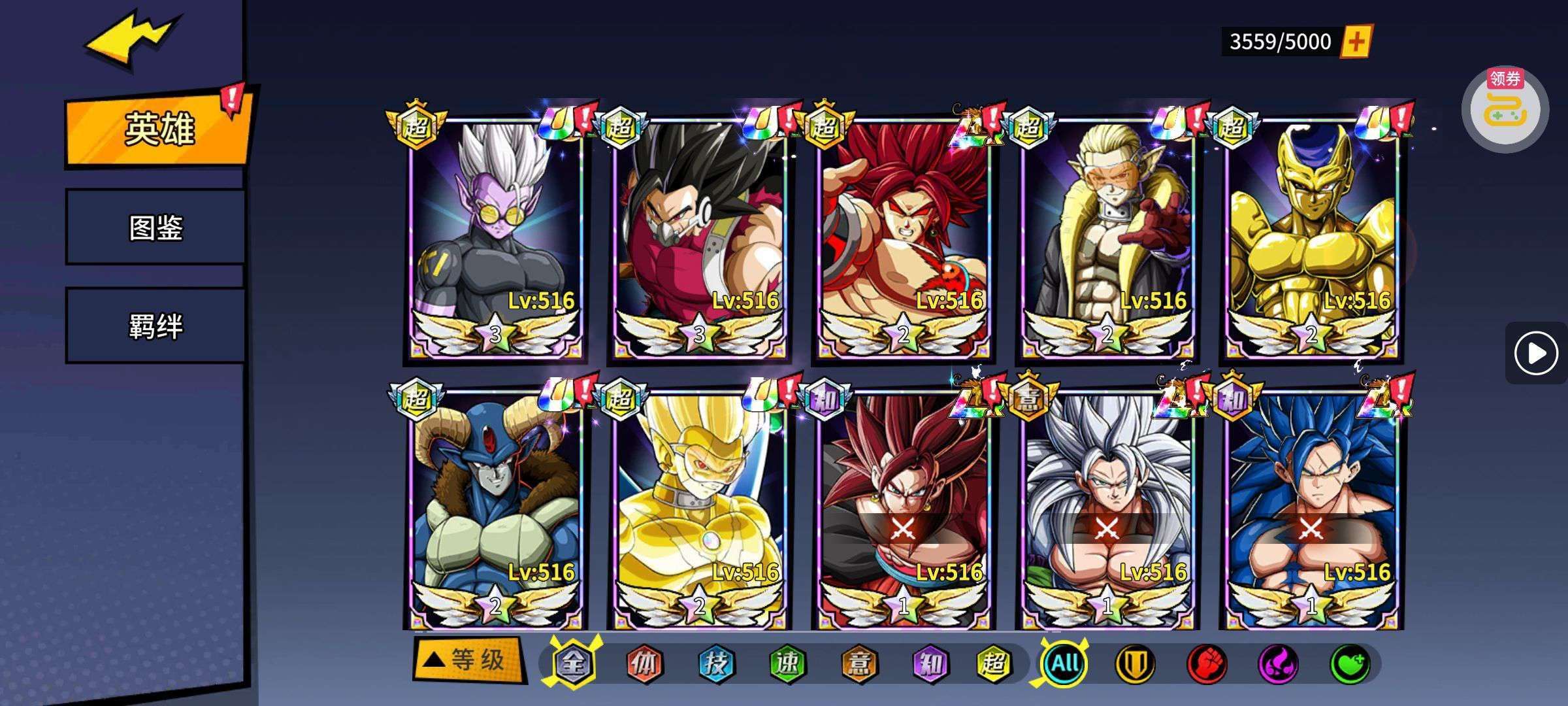Filter heroes by 全 all types

coord(573,664)
